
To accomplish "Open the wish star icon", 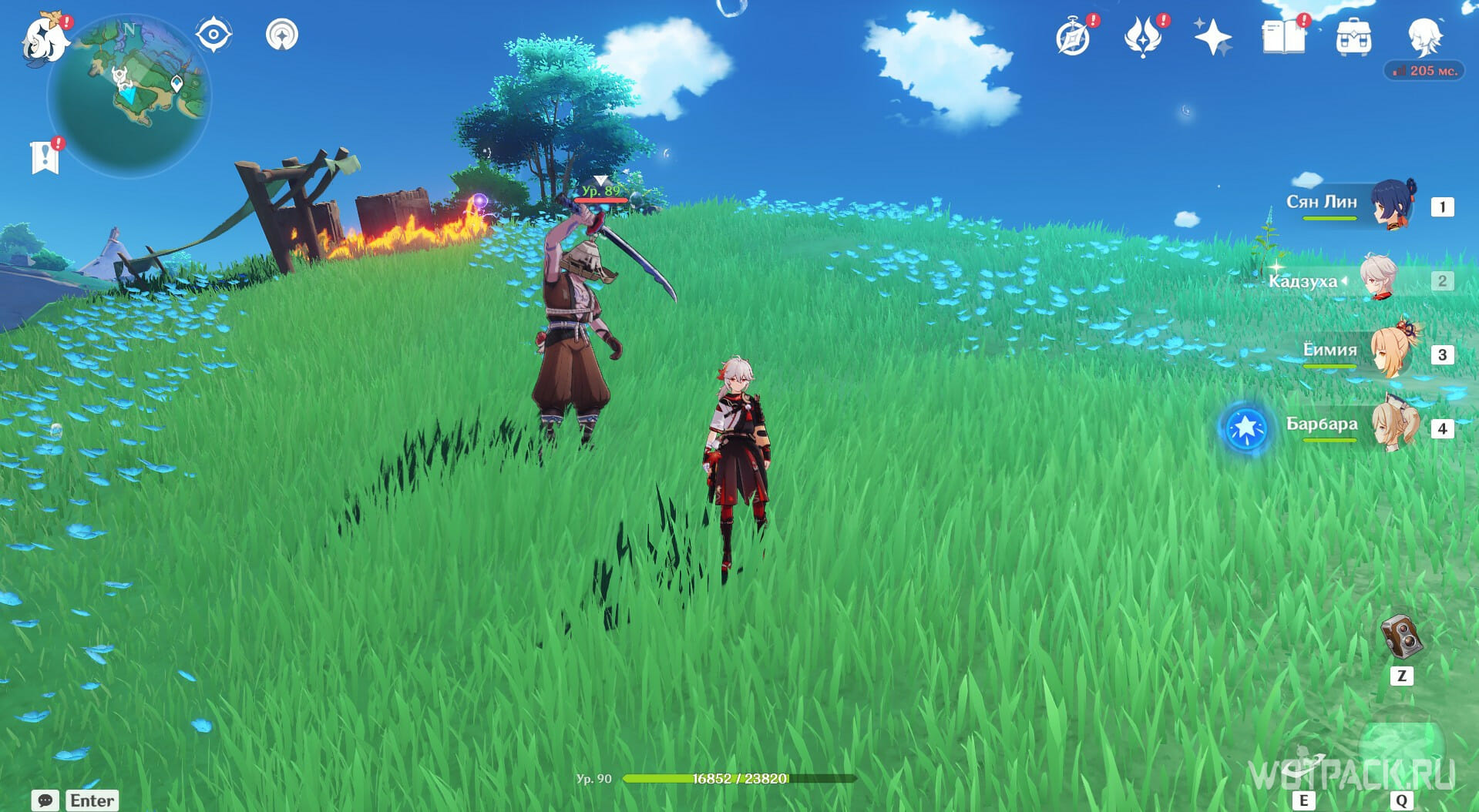I will (x=1212, y=37).
